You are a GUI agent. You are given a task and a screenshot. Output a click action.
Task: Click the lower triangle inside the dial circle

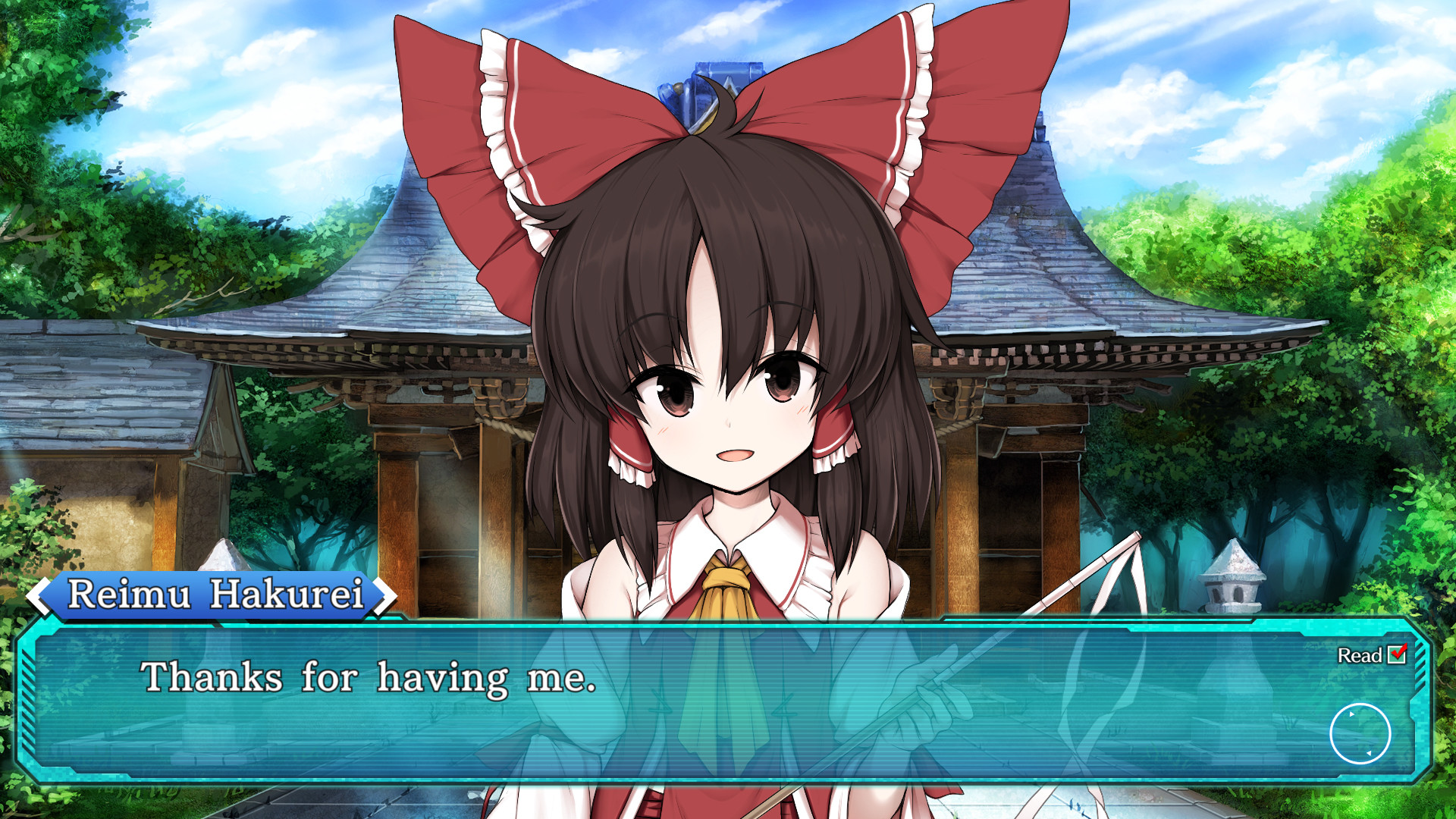tap(1370, 753)
